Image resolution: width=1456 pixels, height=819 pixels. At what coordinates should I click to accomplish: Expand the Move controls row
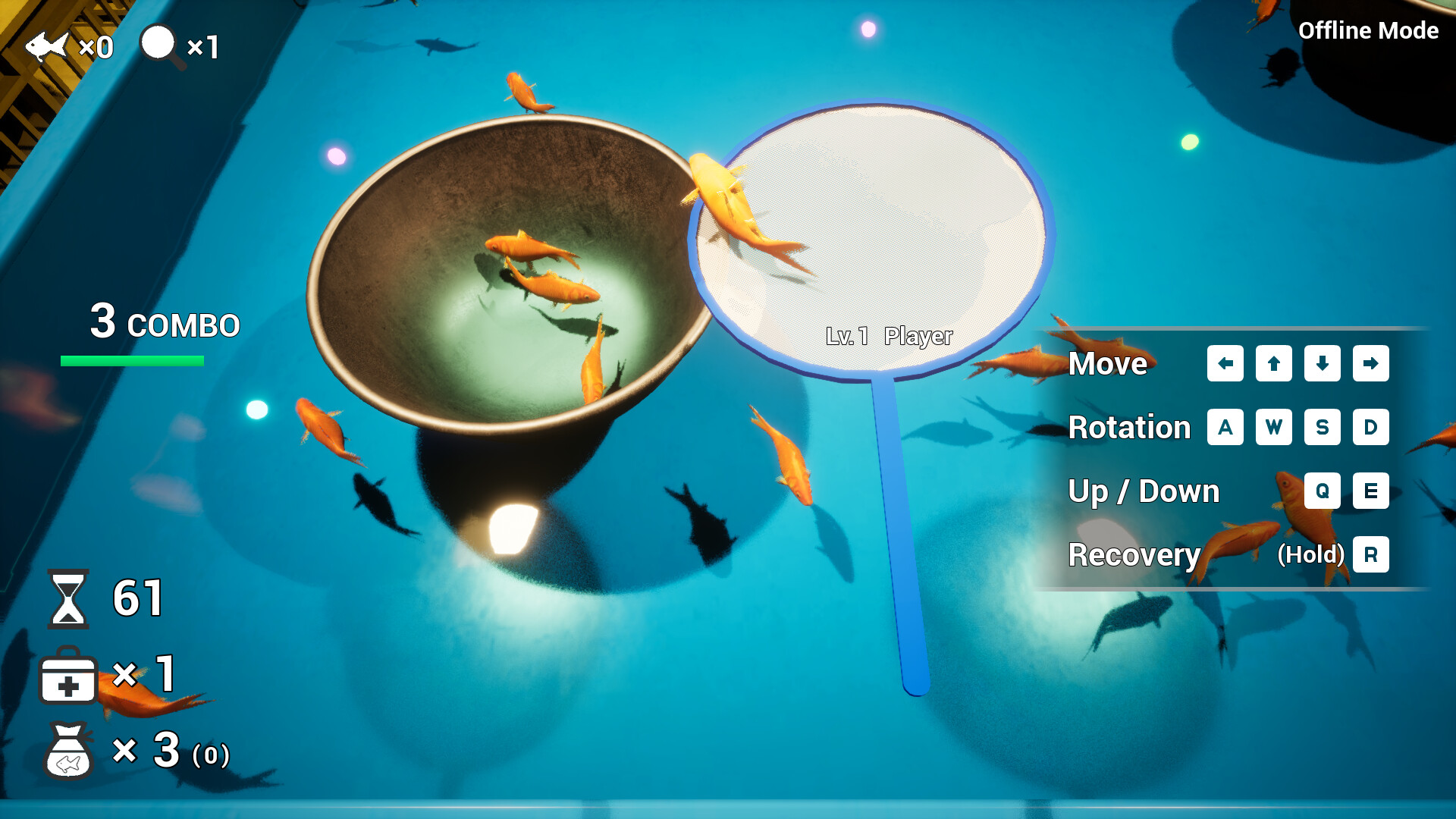(x=1109, y=364)
